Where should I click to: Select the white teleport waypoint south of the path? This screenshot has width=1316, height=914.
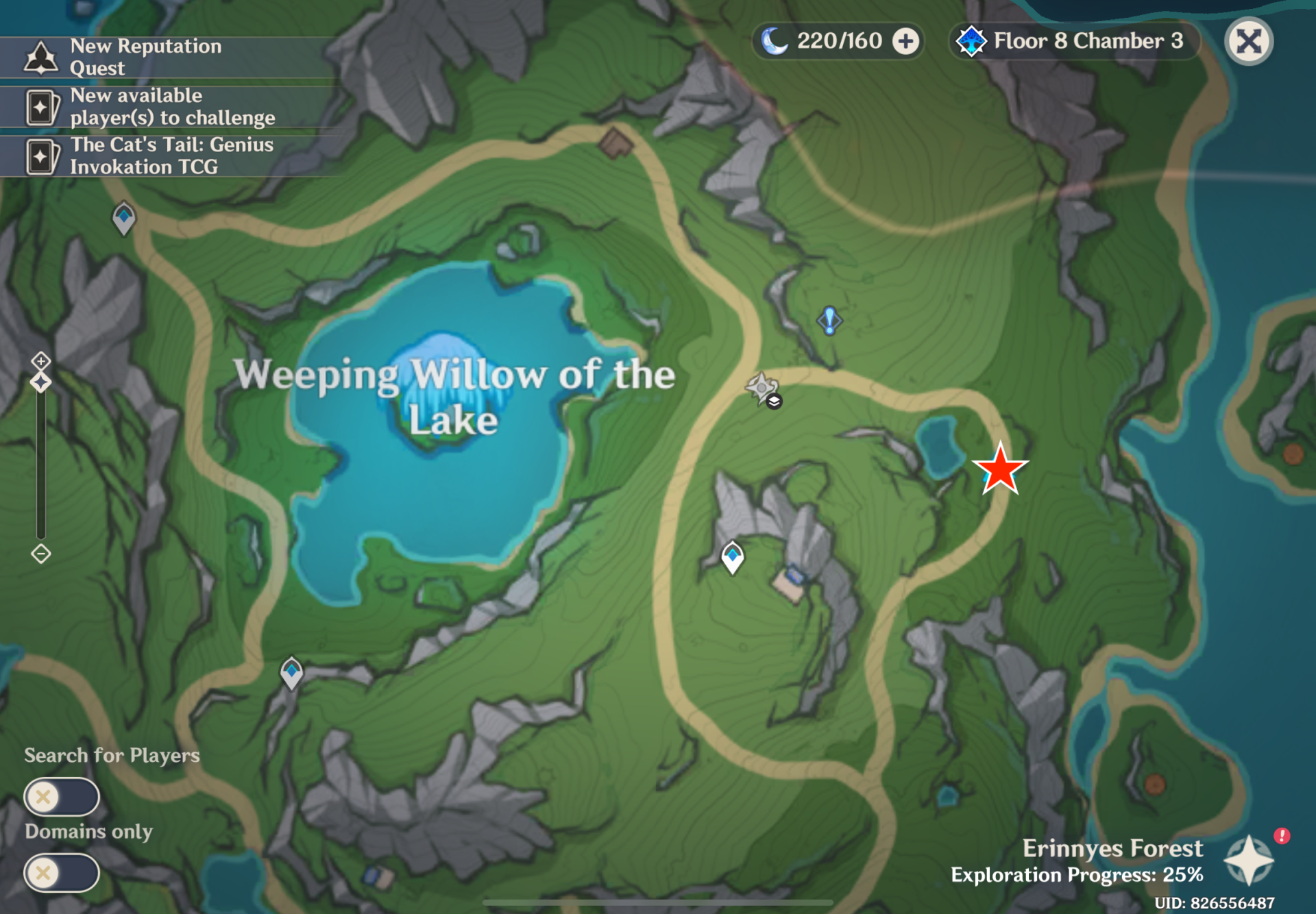(733, 557)
